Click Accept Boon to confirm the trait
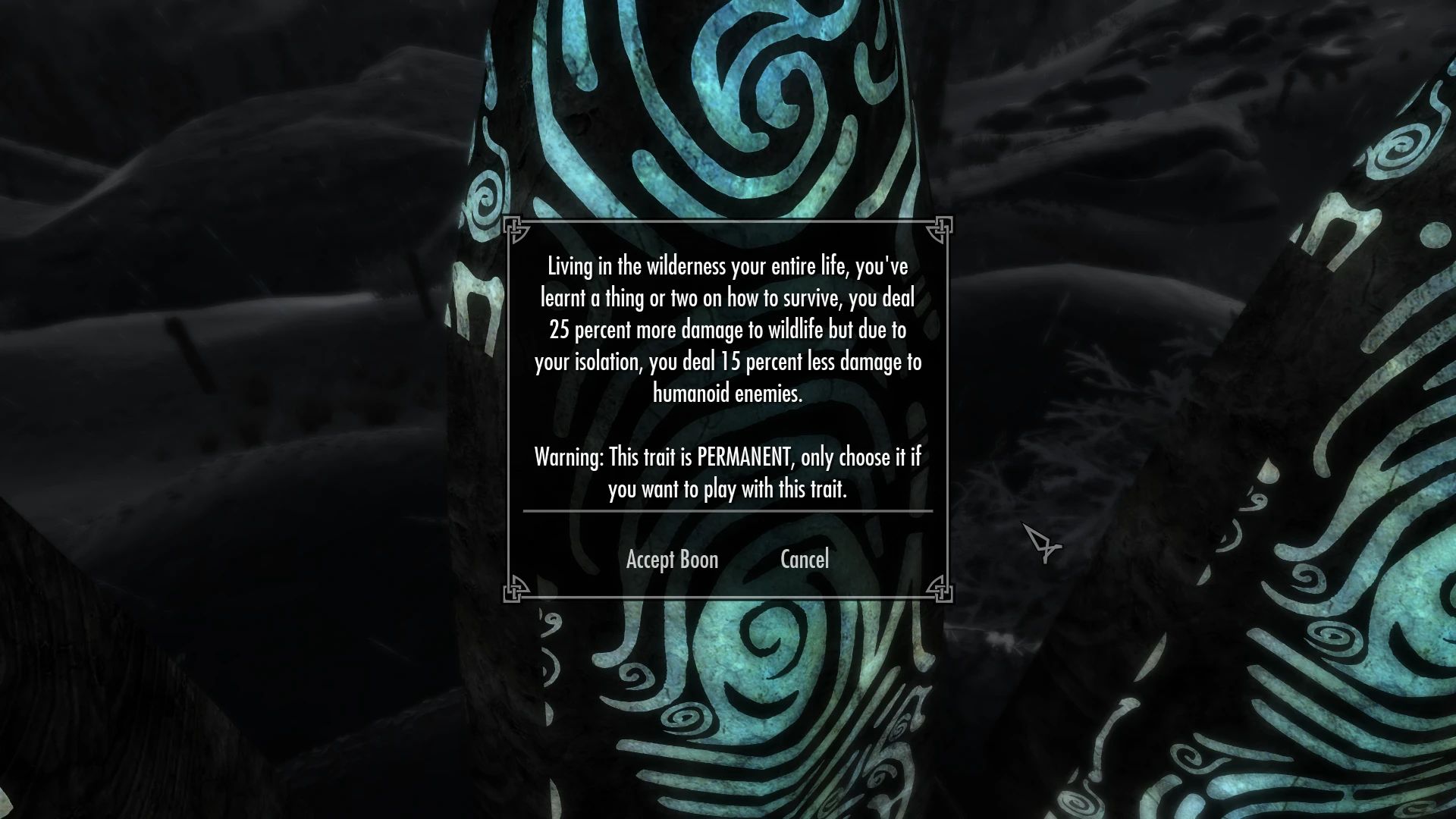 (x=671, y=560)
